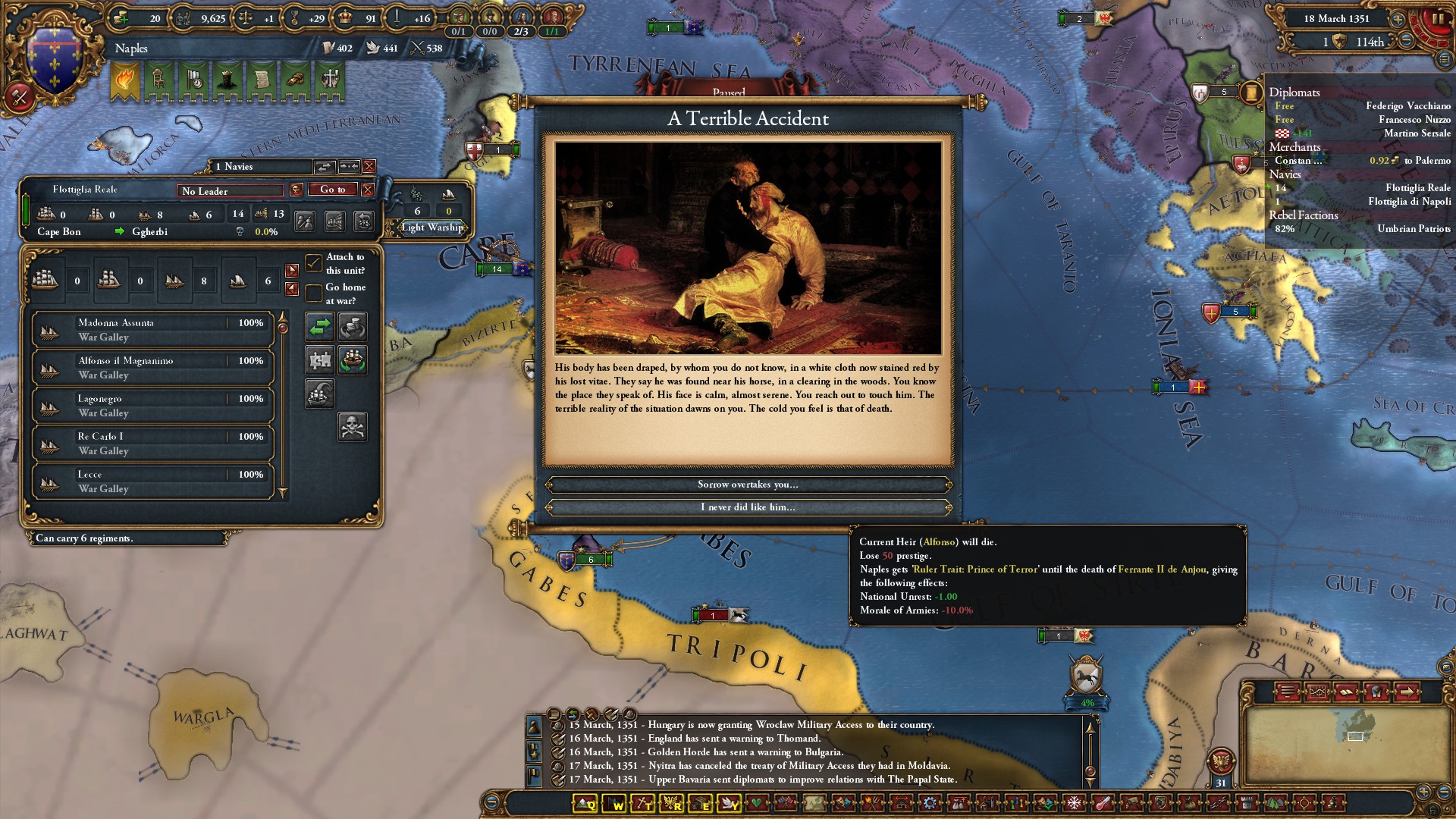The height and width of the screenshot is (819, 1456).
Task: Click the coins transfer icon in fleet panel
Action: pos(352,327)
